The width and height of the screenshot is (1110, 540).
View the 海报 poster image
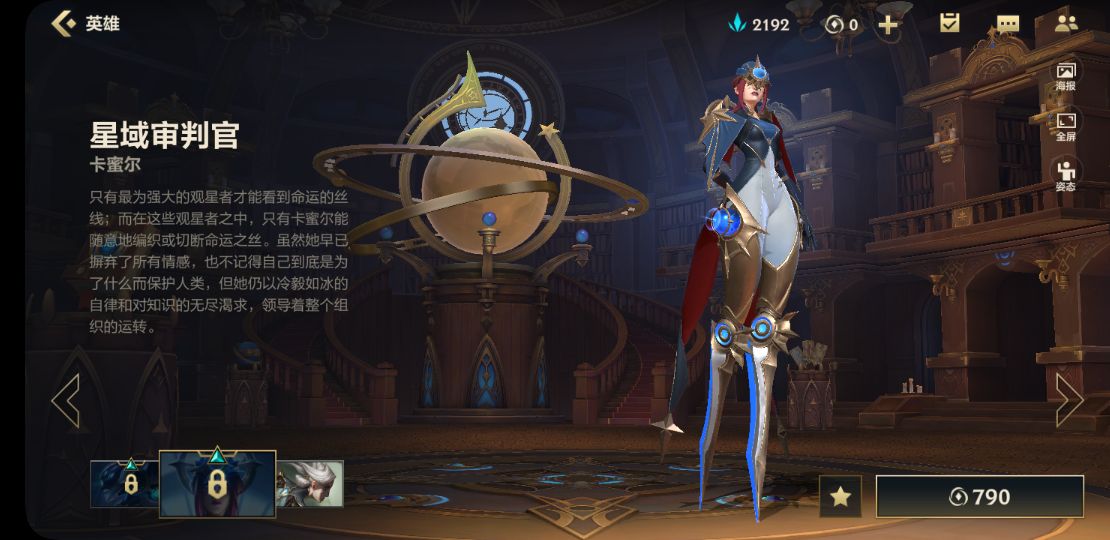1066,75
